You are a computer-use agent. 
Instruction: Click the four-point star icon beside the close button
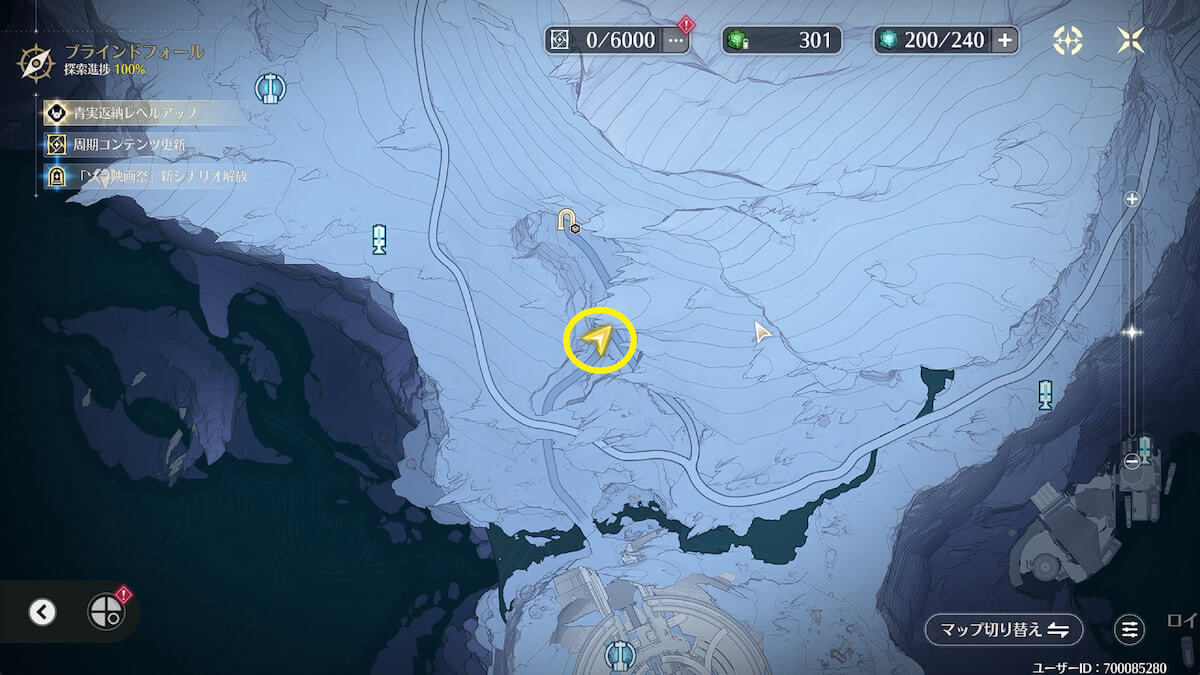[1068, 40]
